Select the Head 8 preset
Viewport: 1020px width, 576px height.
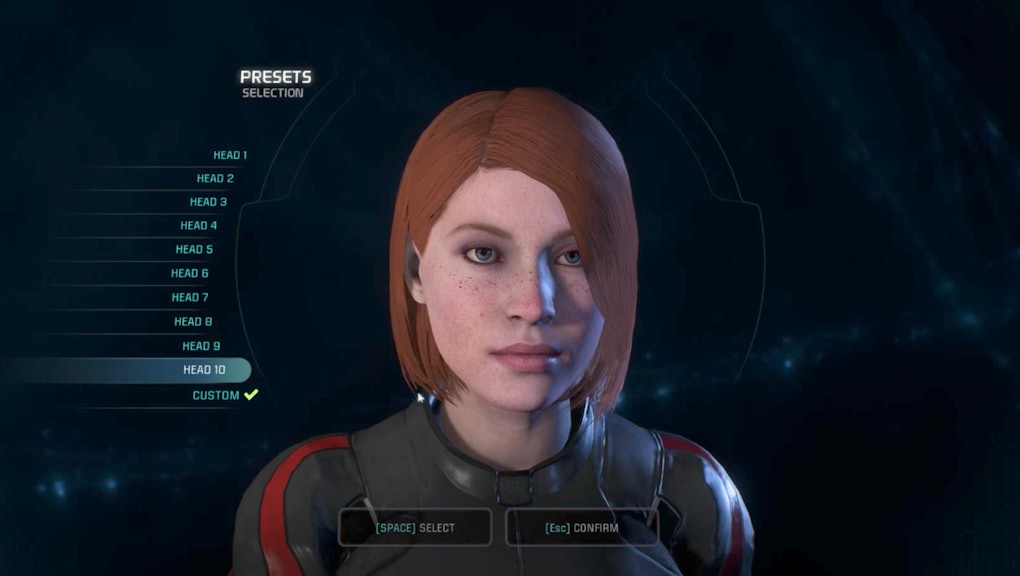[193, 322]
